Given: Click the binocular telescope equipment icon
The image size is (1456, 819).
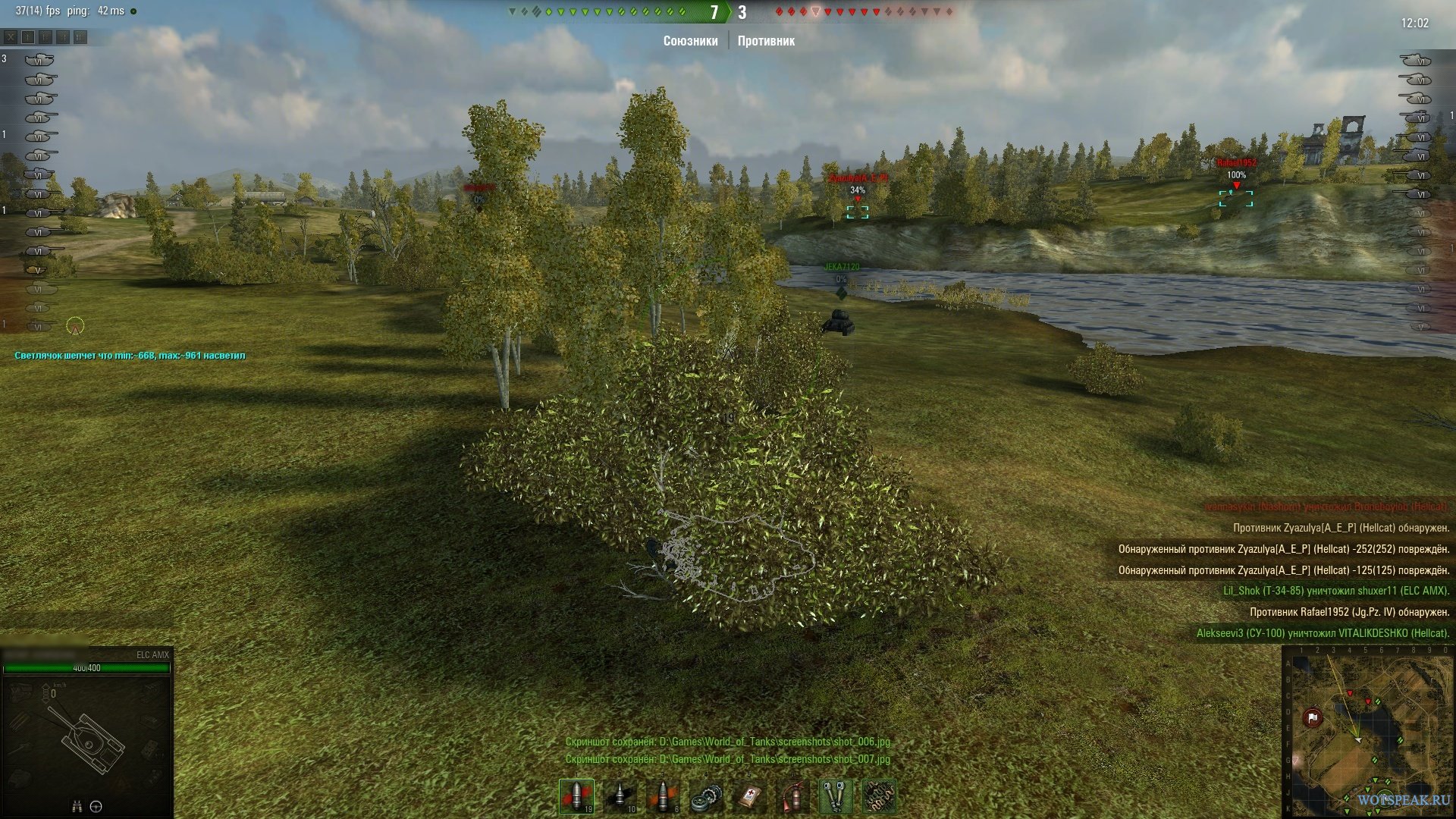Looking at the screenshot, I should point(835,797).
